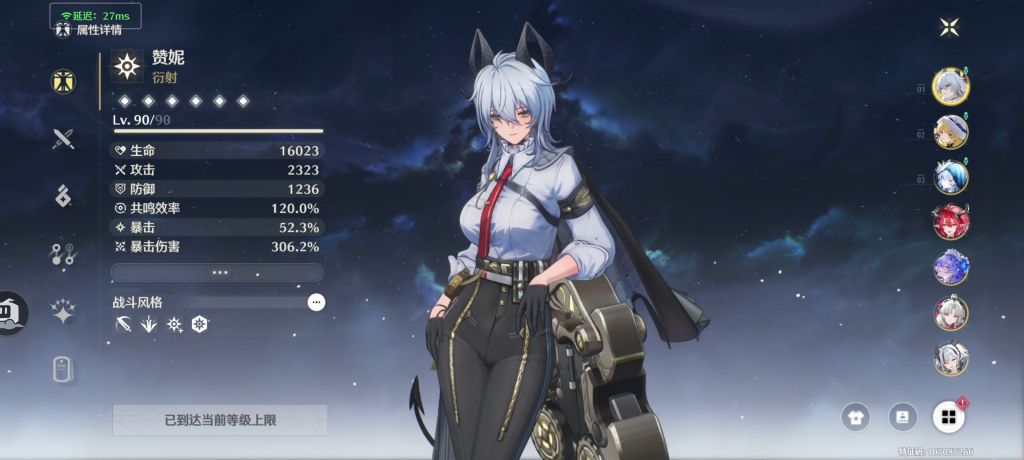
Task: Open the grid menu button with red badge
Action: click(x=949, y=417)
